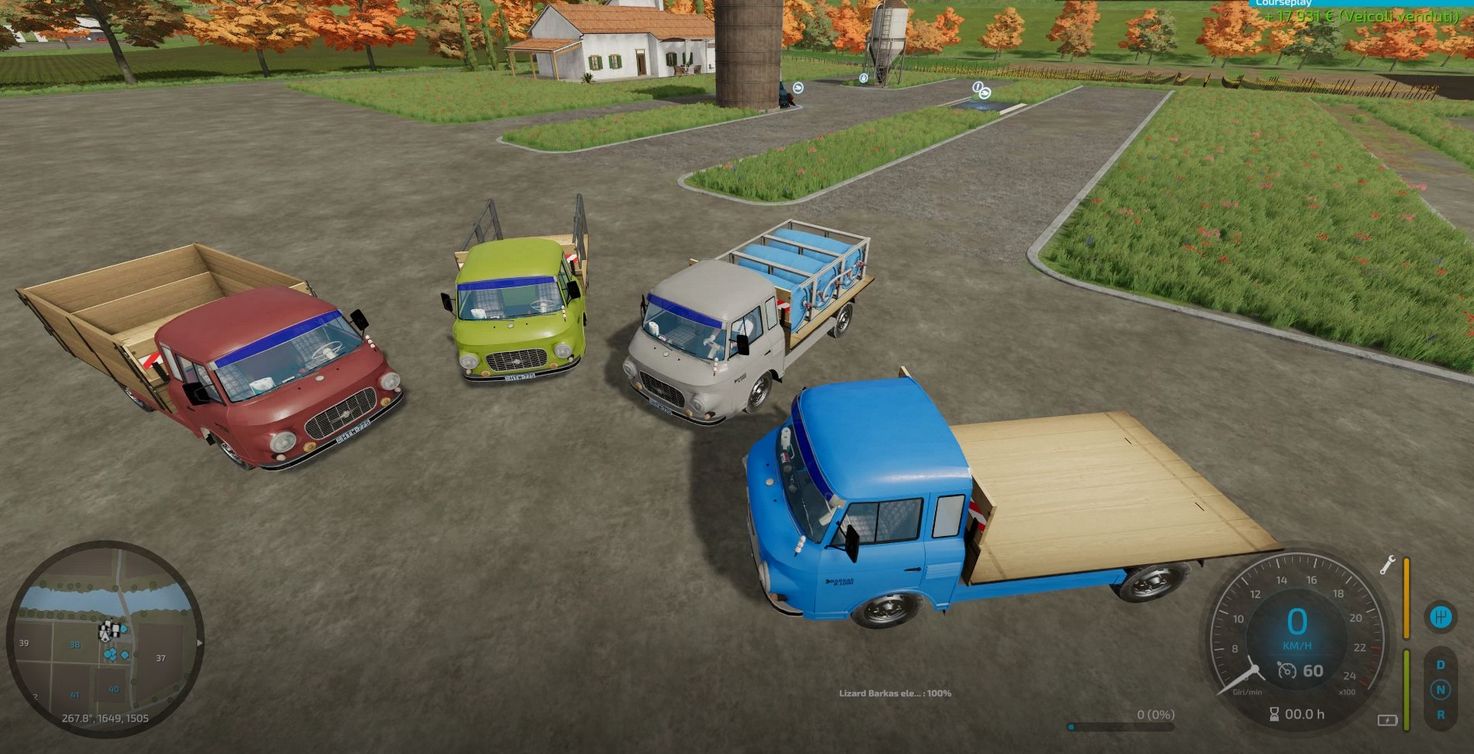The height and width of the screenshot is (754, 1474).
Task: Switch to the N neutral gear
Action: click(x=1441, y=689)
